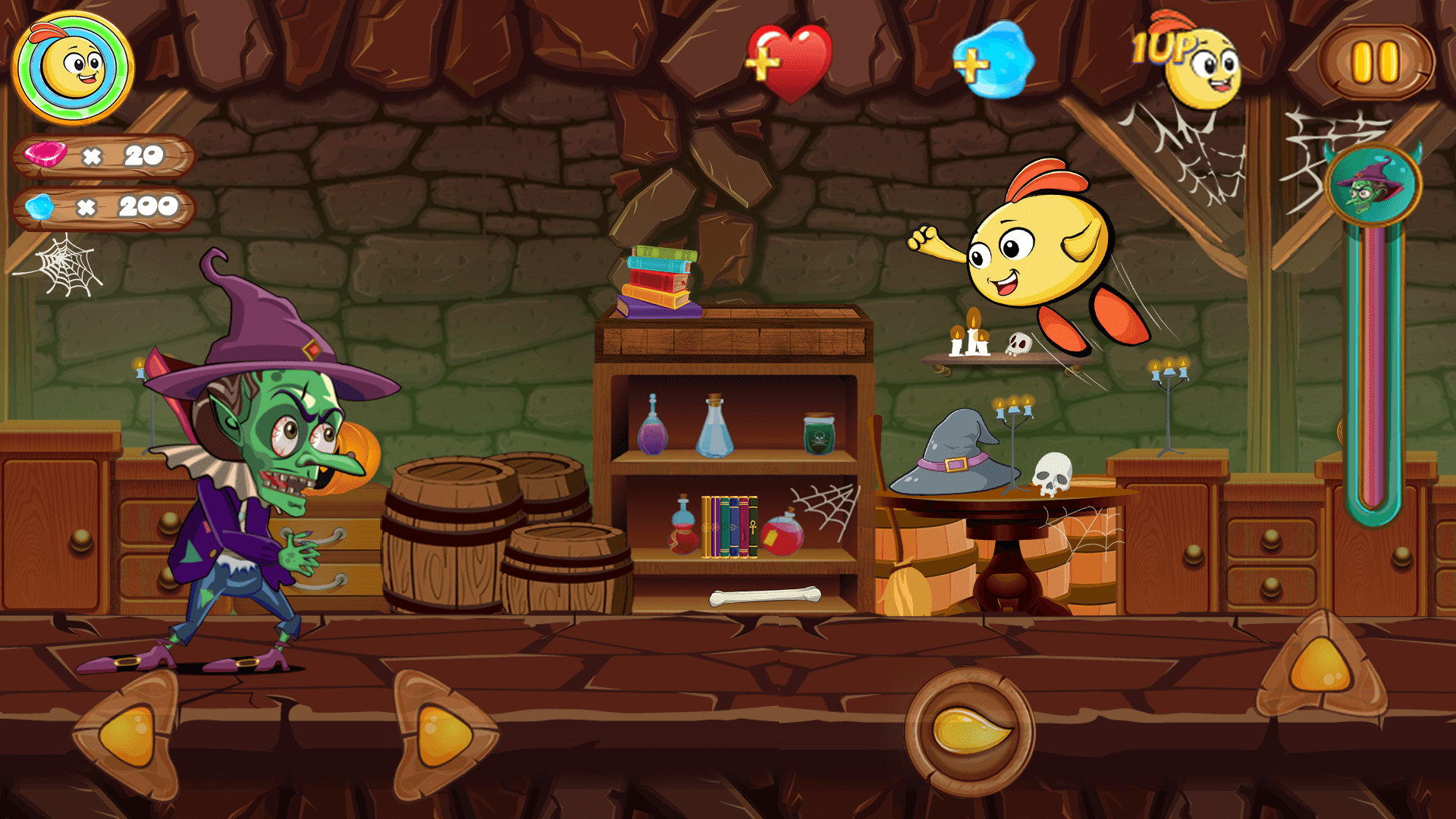Collect the heart health power-up
This screenshot has height=819, width=1456.
tap(789, 61)
